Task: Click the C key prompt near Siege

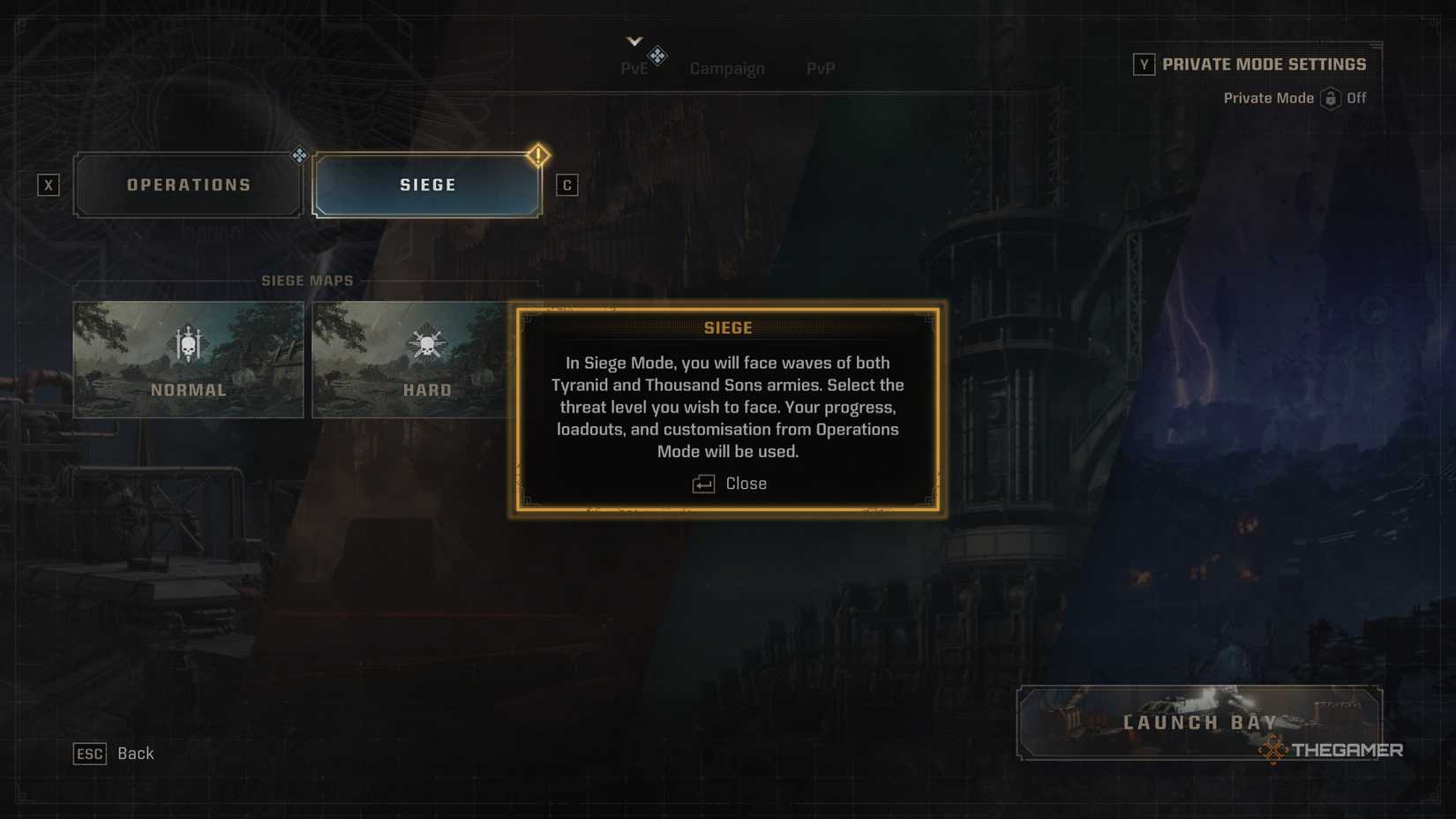Action: point(567,185)
